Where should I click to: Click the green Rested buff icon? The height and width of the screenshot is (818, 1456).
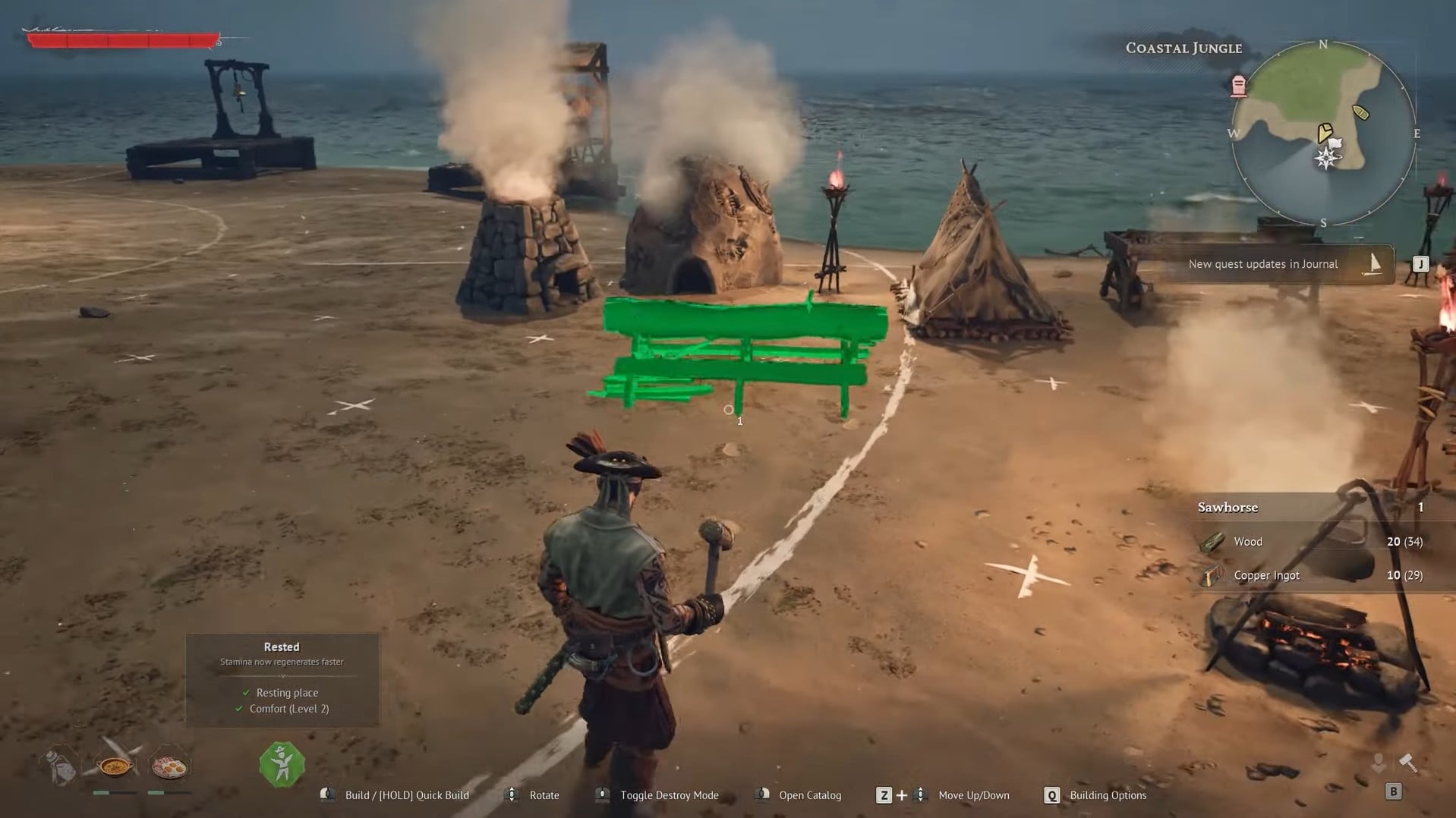point(282,764)
